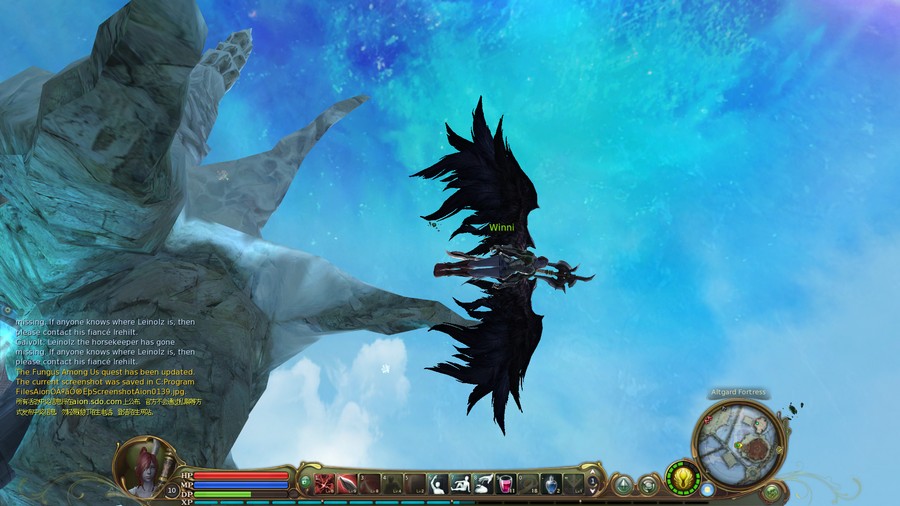Select the raised-arm figure skill slot
This screenshot has height=506, width=900.
pyautogui.click(x=437, y=485)
